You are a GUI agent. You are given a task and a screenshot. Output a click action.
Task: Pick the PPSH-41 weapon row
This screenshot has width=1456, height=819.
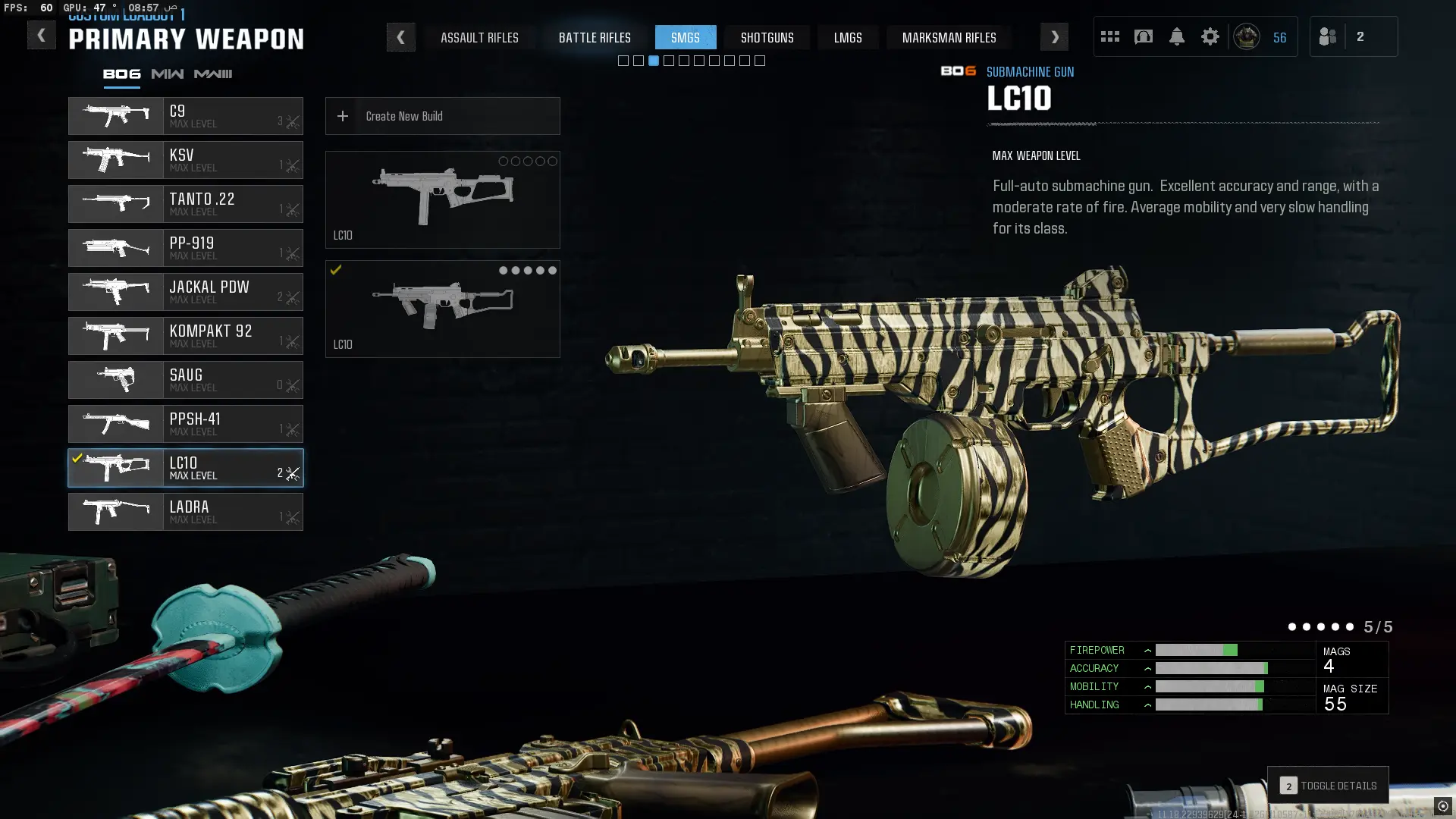[186, 424]
